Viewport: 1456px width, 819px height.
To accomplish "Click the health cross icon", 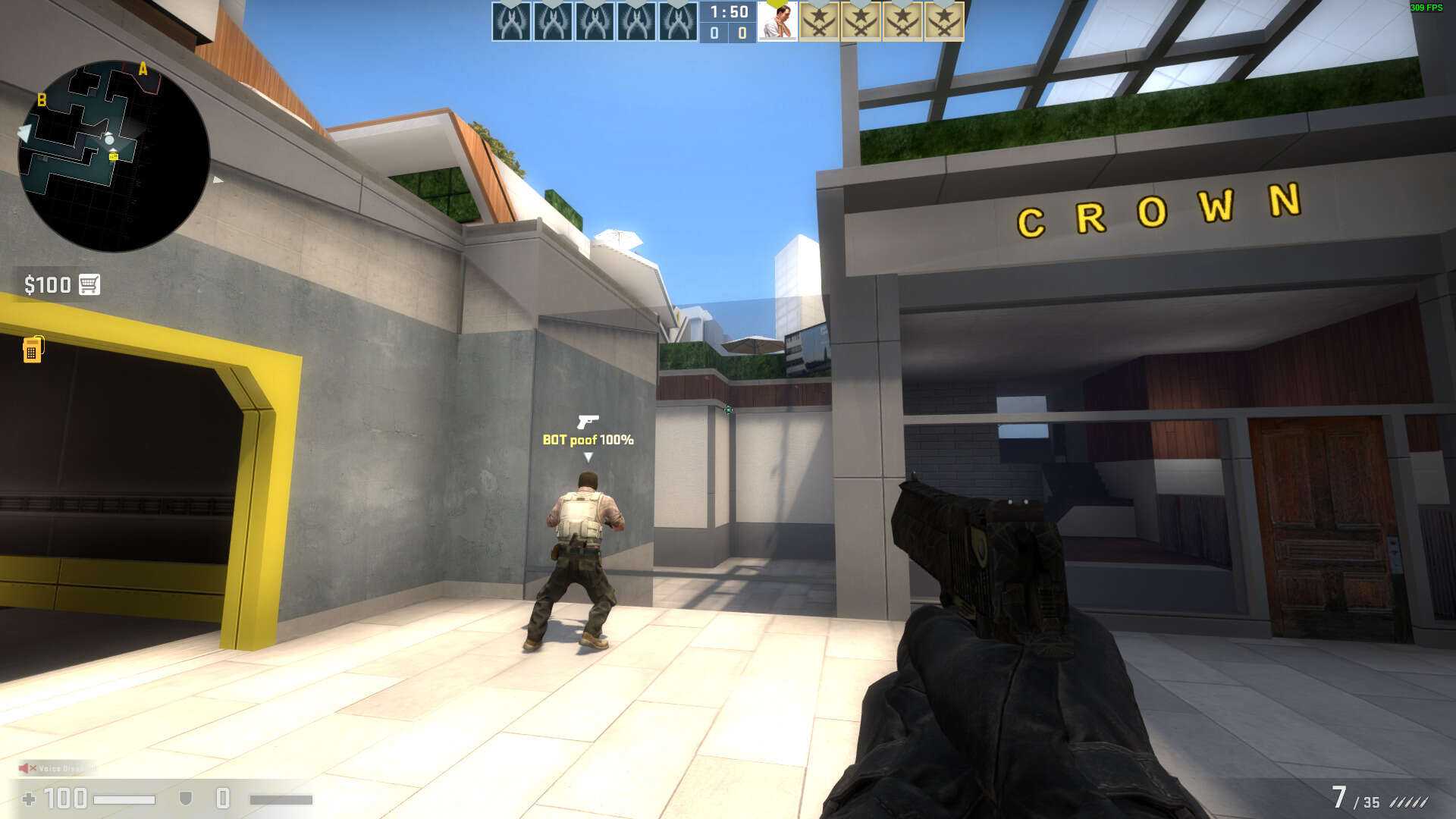I will click(x=29, y=799).
